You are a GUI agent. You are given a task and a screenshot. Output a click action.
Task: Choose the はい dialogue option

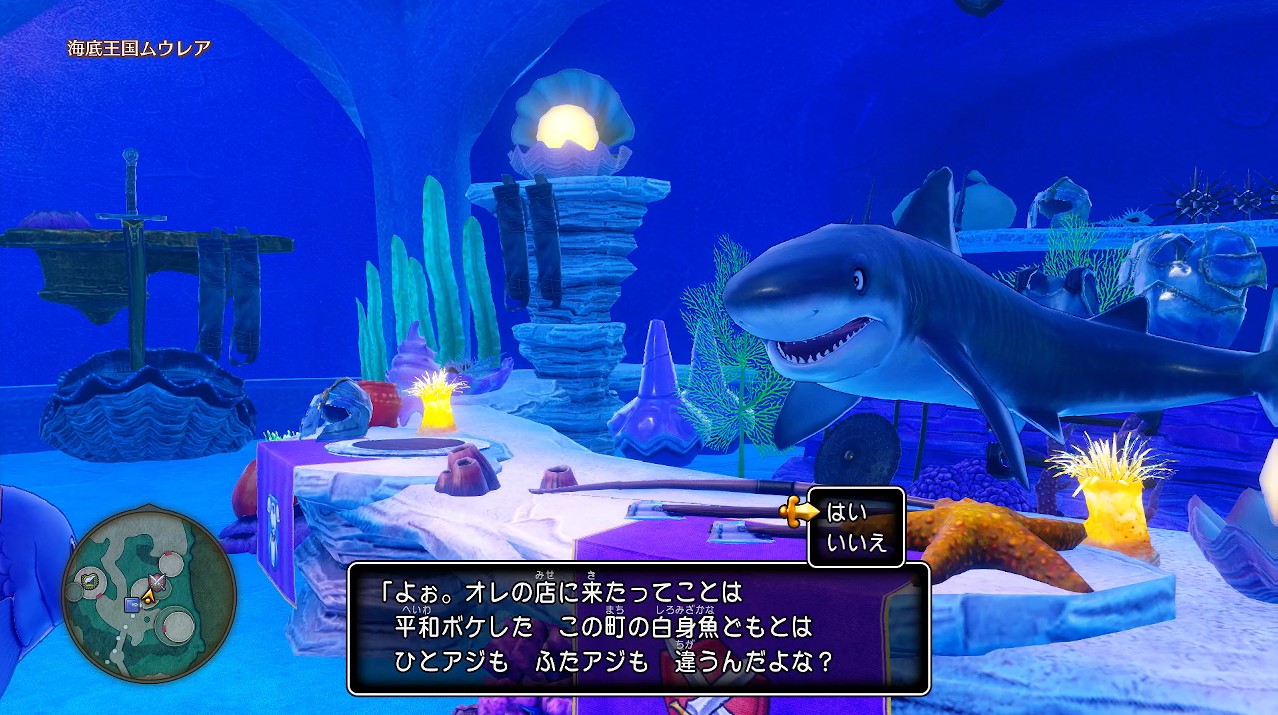click(x=846, y=512)
